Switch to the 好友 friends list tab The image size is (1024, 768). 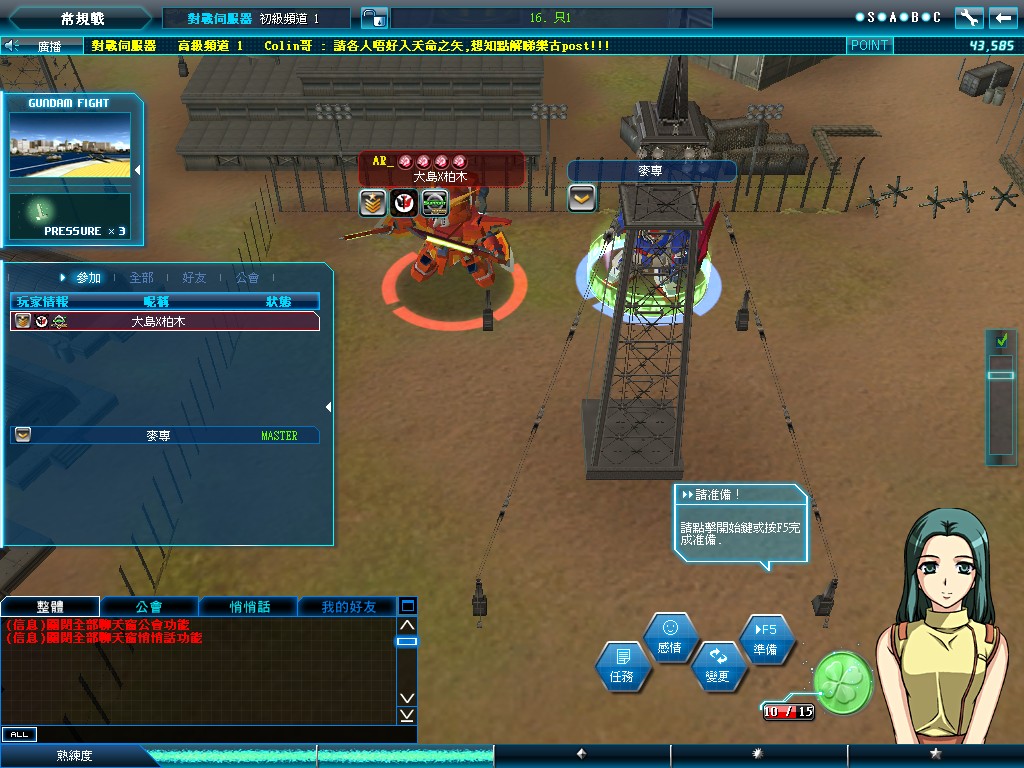[195, 278]
